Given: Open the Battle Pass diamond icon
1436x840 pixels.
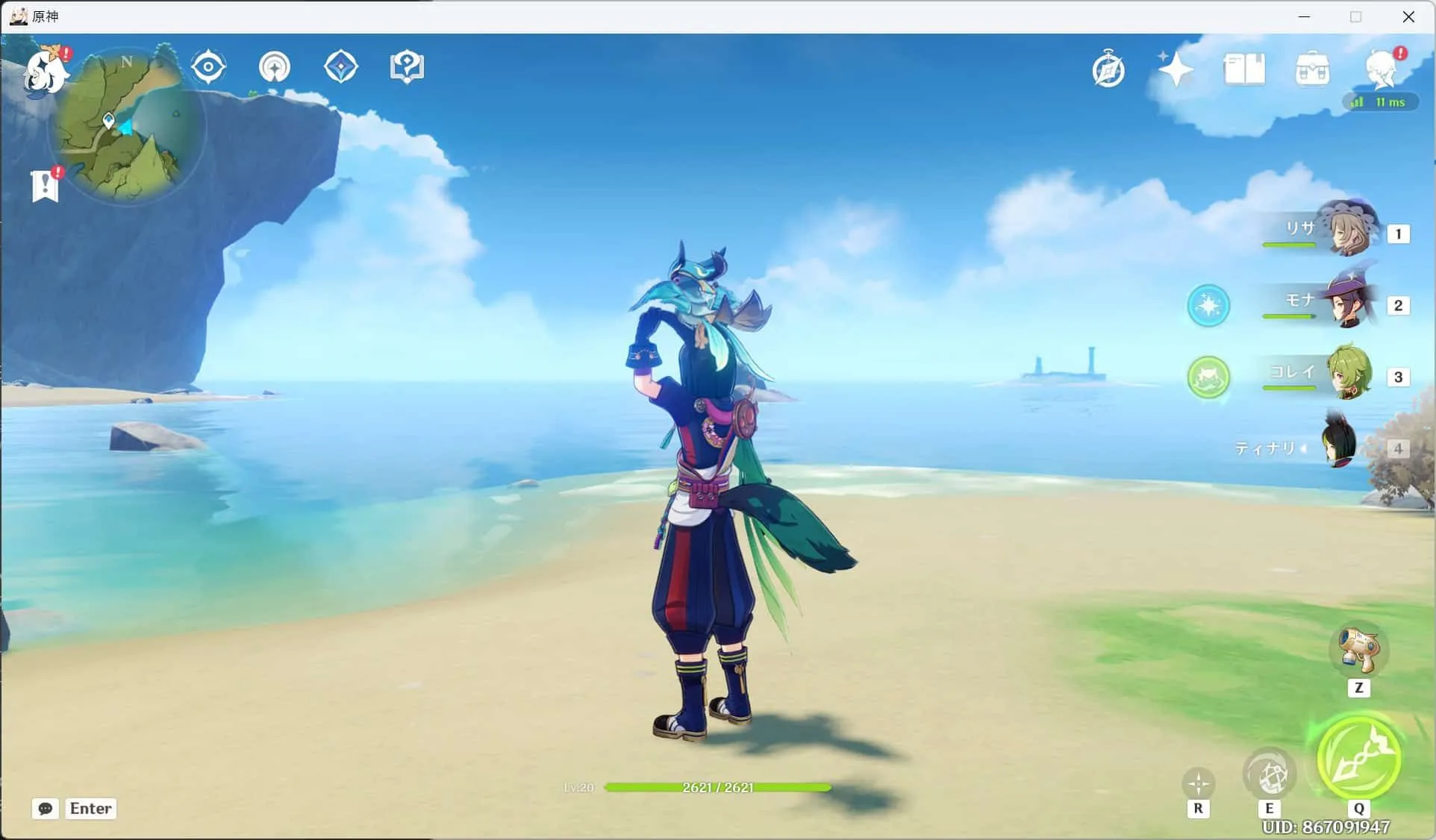Looking at the screenshot, I should (340, 66).
